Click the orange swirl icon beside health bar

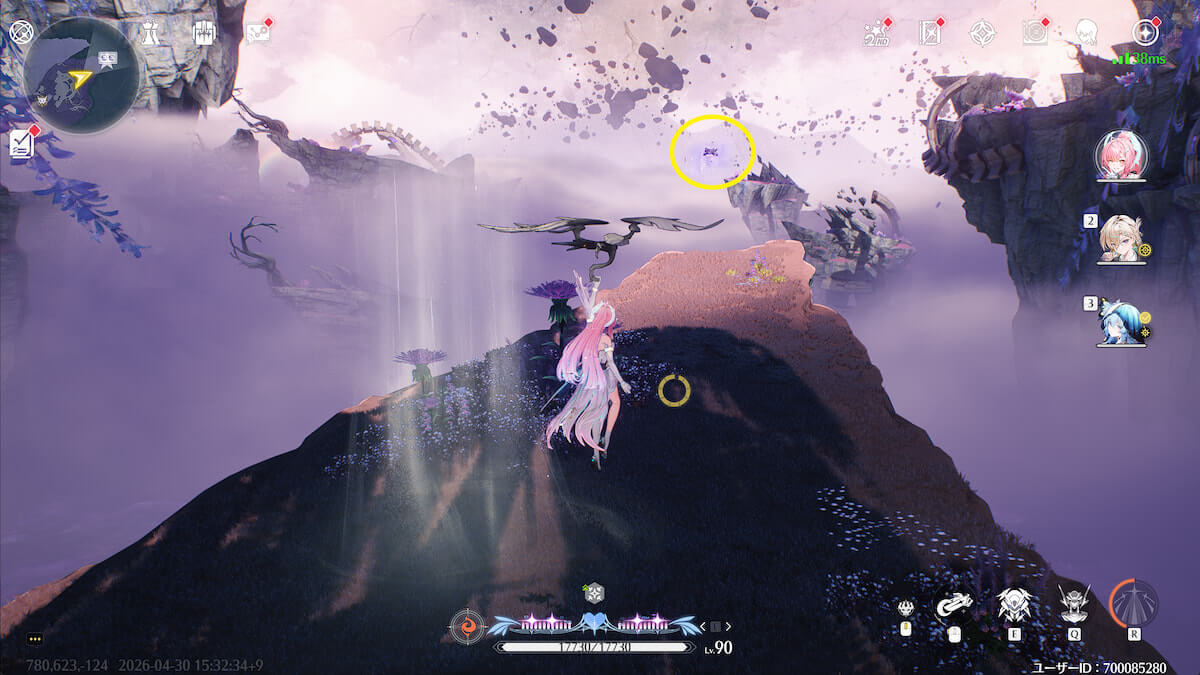point(466,625)
